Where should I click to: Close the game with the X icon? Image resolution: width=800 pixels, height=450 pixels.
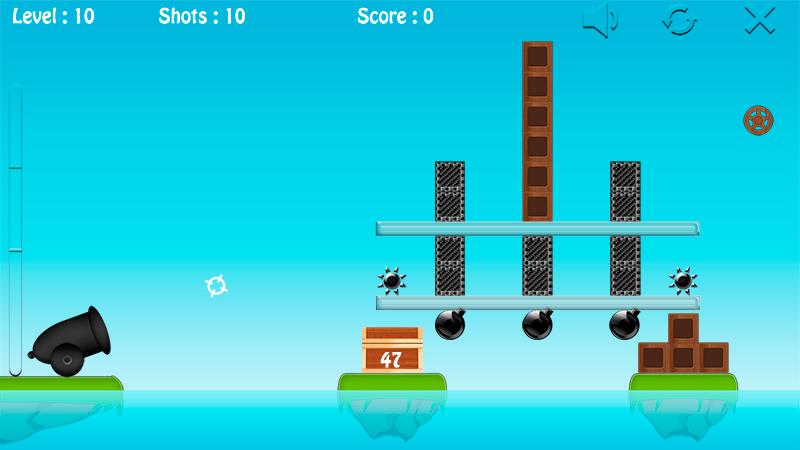click(x=760, y=20)
